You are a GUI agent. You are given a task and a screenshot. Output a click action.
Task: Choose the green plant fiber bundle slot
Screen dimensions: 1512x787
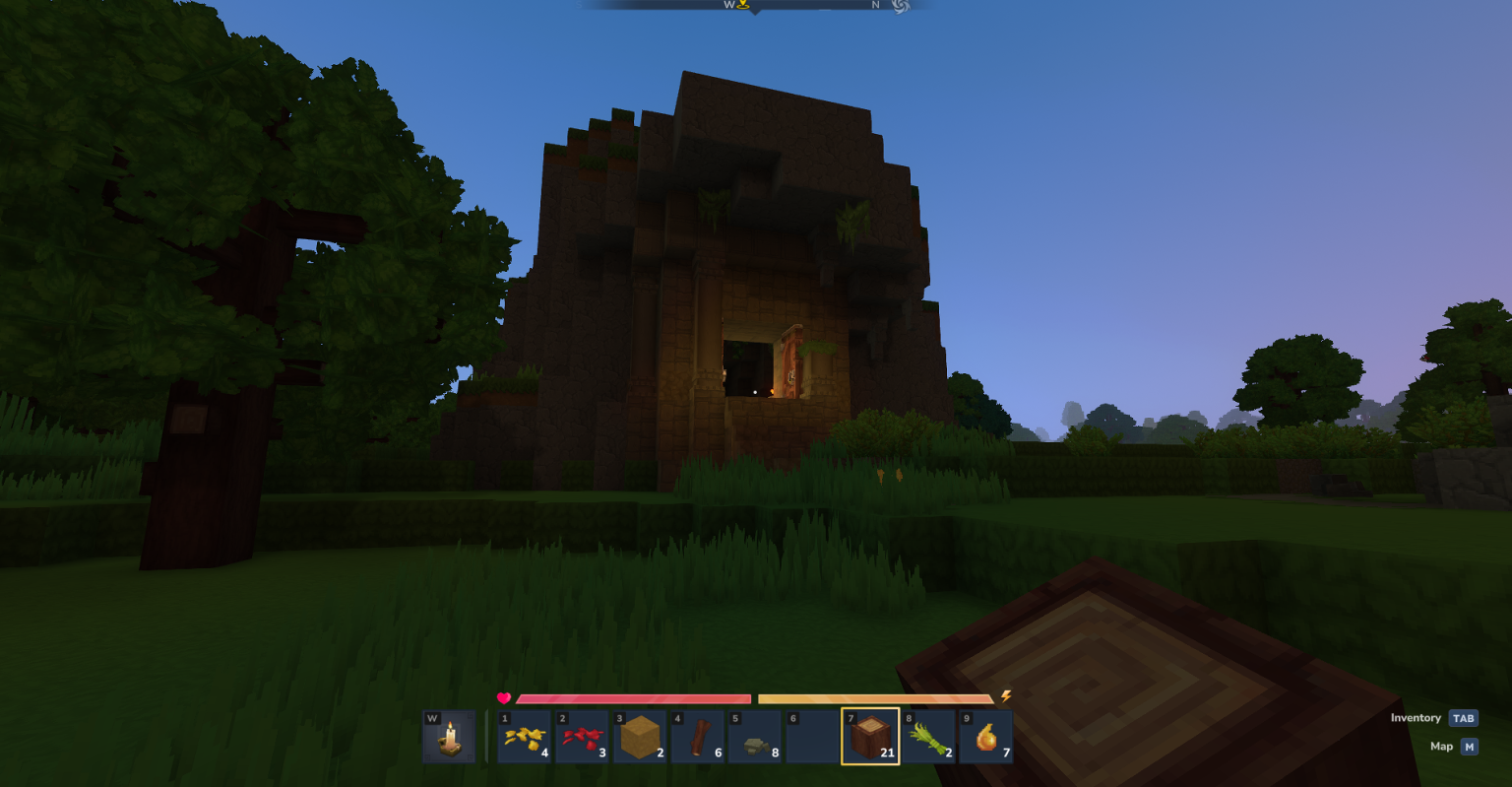tap(928, 737)
